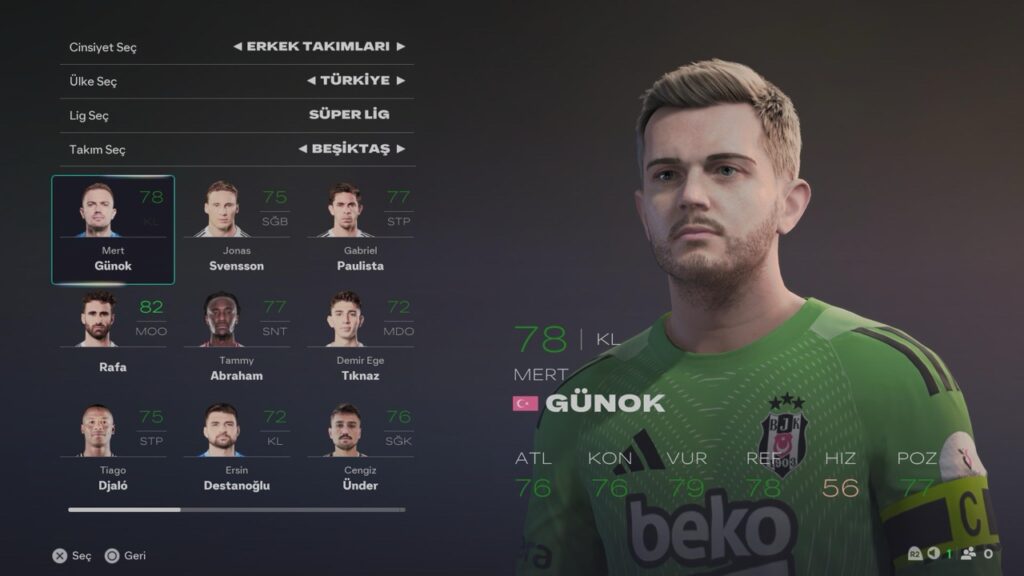Choose Tammy Abraham's player card

[237, 337]
